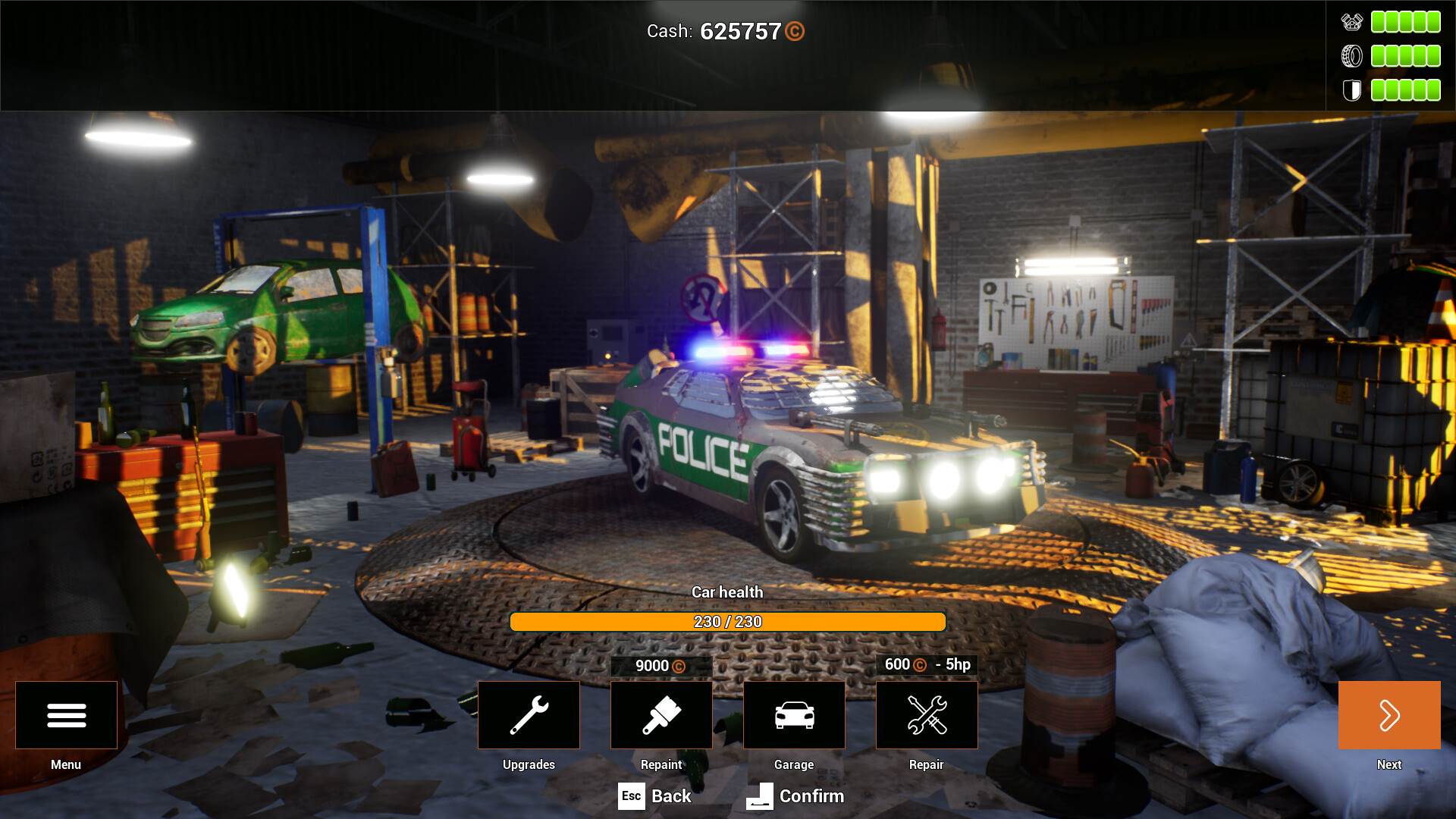
Task: Click the engine upgrade level bar
Action: click(x=1405, y=21)
